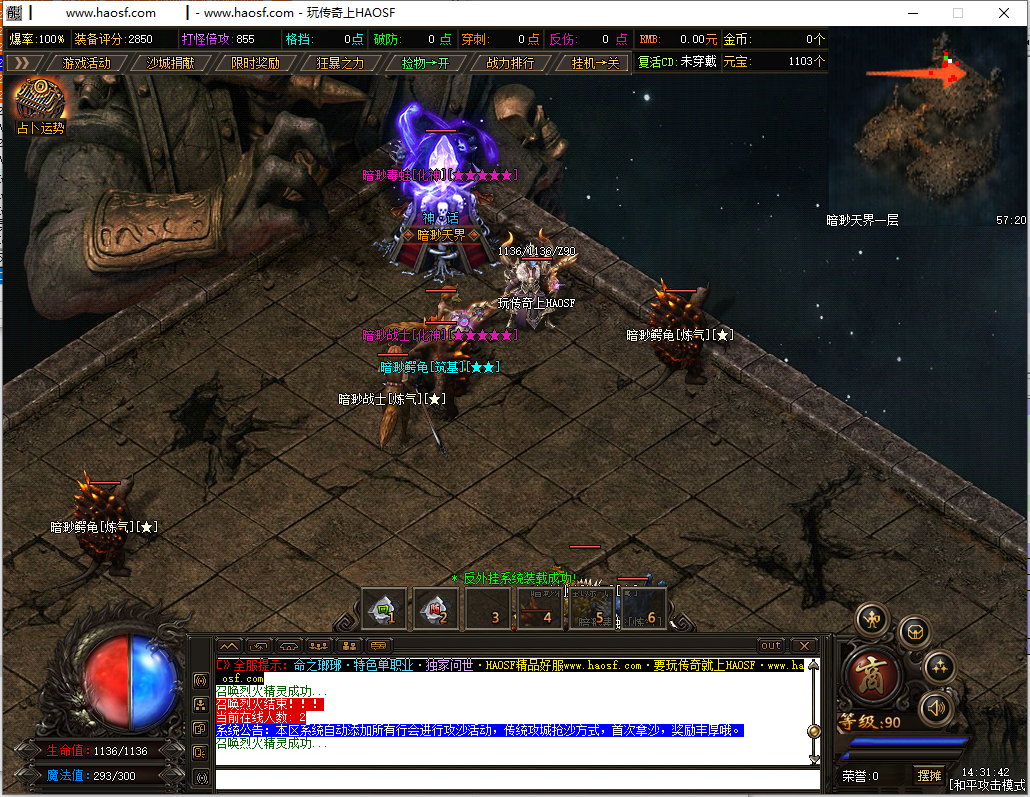Toggle sound with the speaker icon
Screen dimensions: 1030x797
pos(936,707)
